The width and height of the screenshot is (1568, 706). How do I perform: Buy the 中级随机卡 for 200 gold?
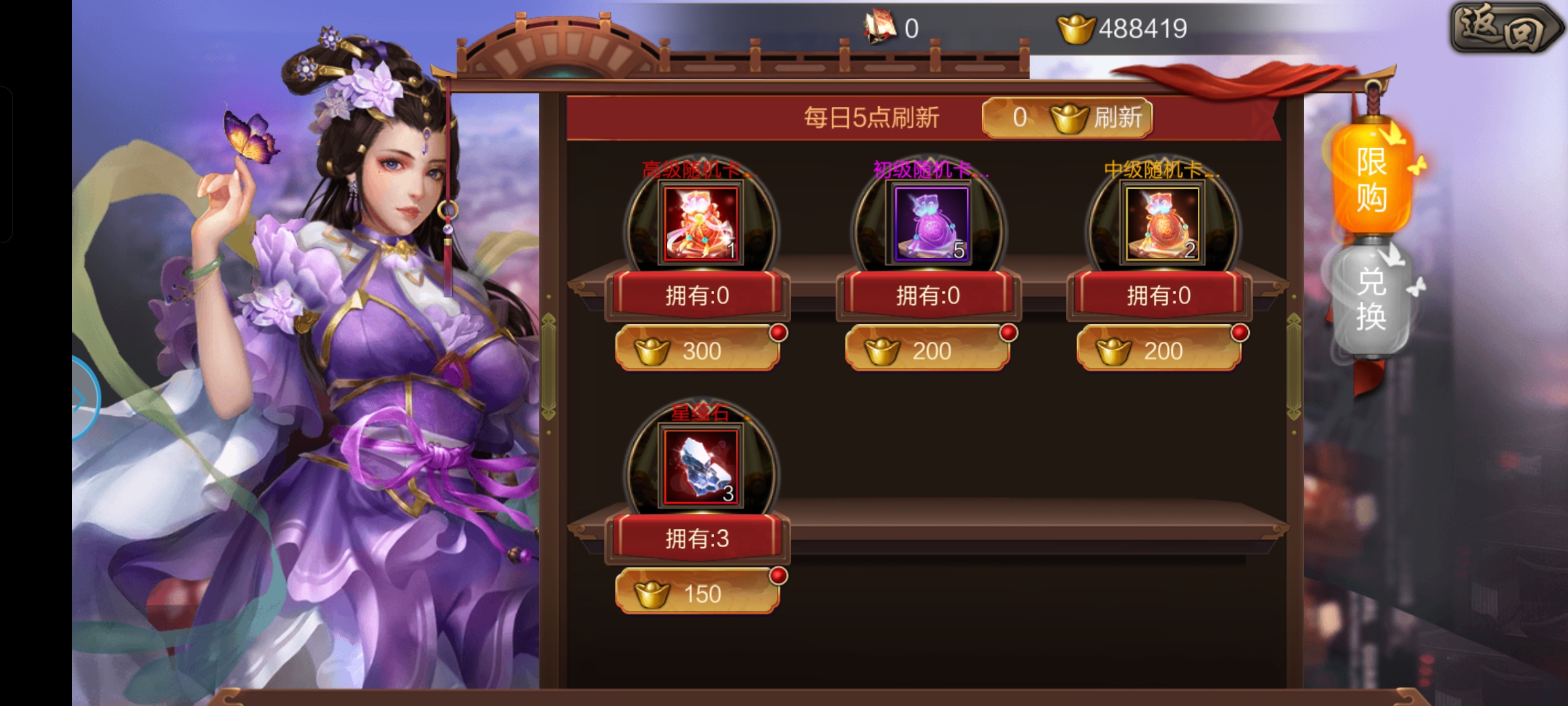[1160, 351]
